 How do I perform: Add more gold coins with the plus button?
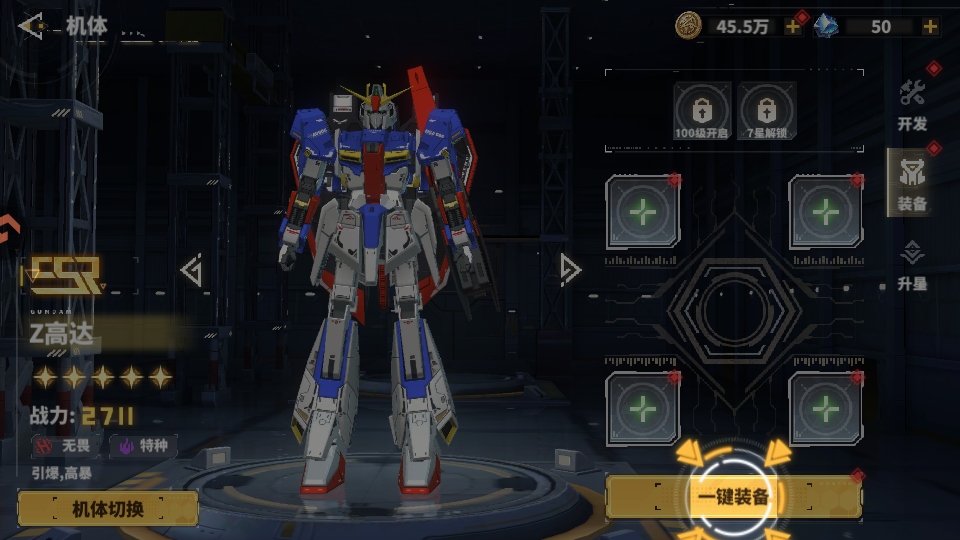coord(793,27)
